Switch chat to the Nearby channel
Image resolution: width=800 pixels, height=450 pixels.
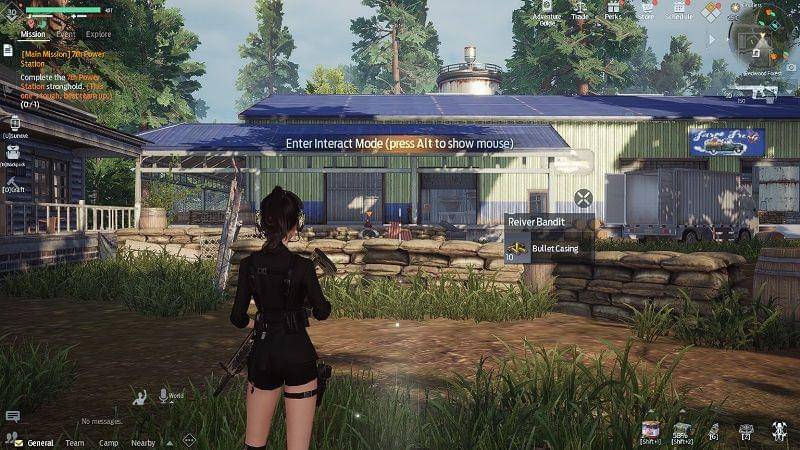click(143, 442)
